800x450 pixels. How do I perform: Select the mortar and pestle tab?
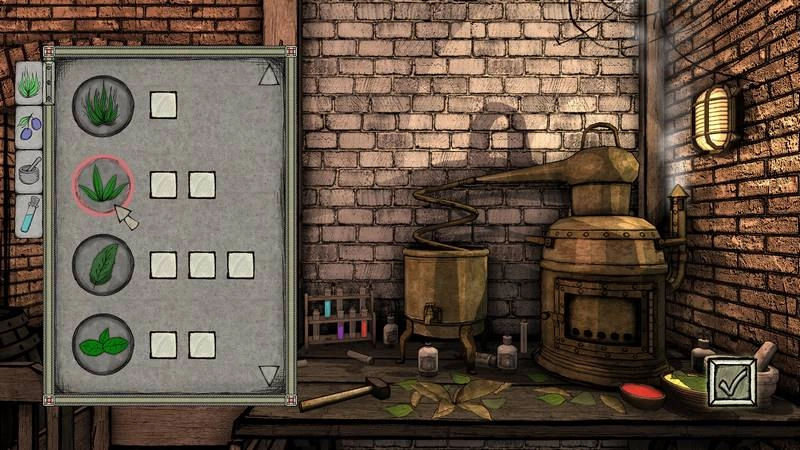tap(29, 171)
